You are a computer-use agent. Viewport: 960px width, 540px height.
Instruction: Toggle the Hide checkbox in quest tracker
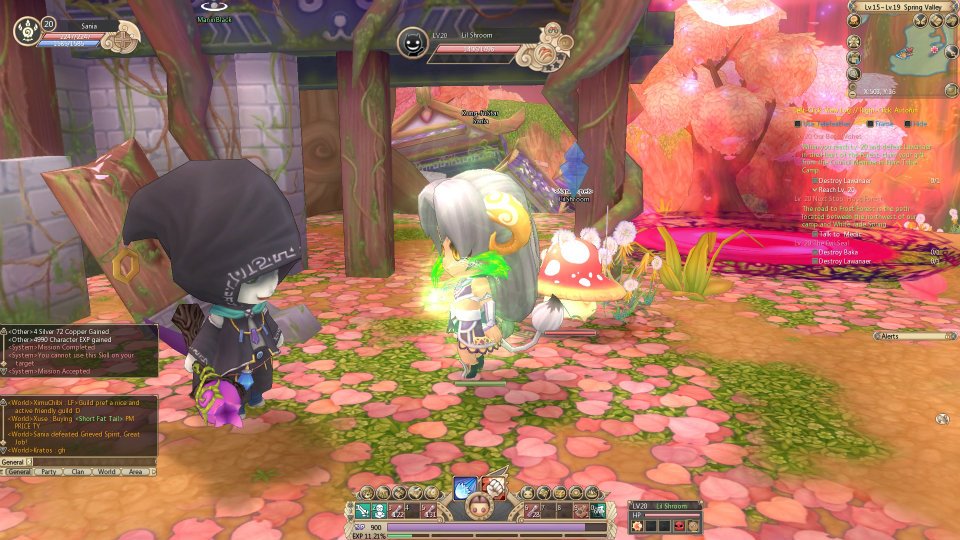click(908, 124)
